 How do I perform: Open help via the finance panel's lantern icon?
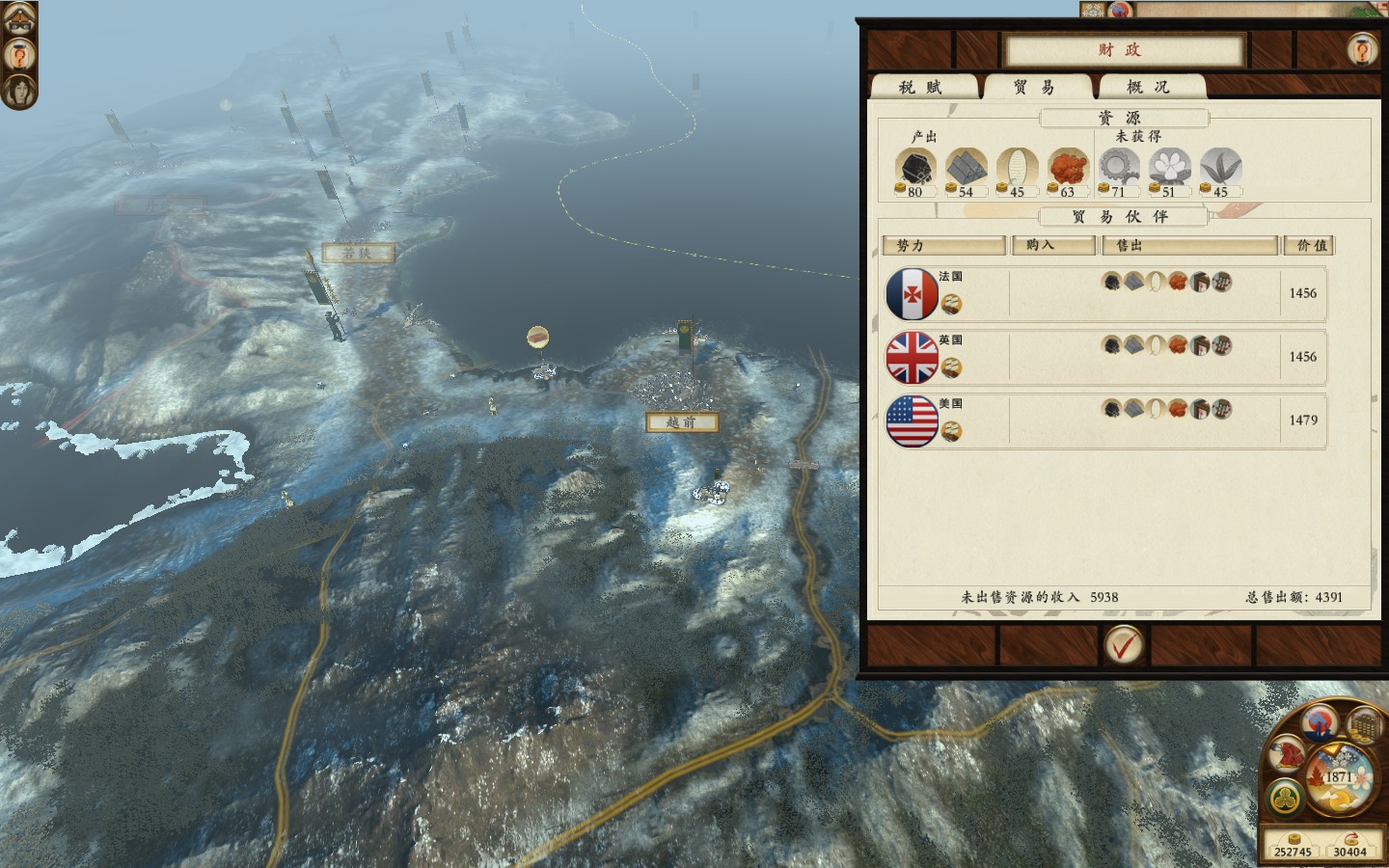click(x=1362, y=48)
